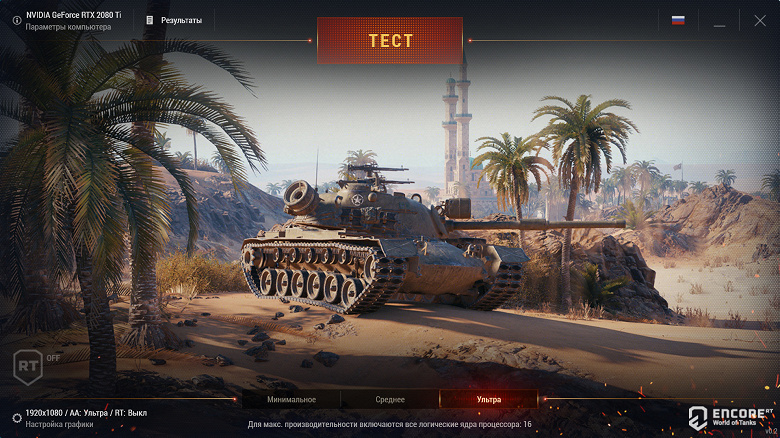780x438 pixels.
Task: Change language via the Russian flag
Action: click(x=678, y=20)
